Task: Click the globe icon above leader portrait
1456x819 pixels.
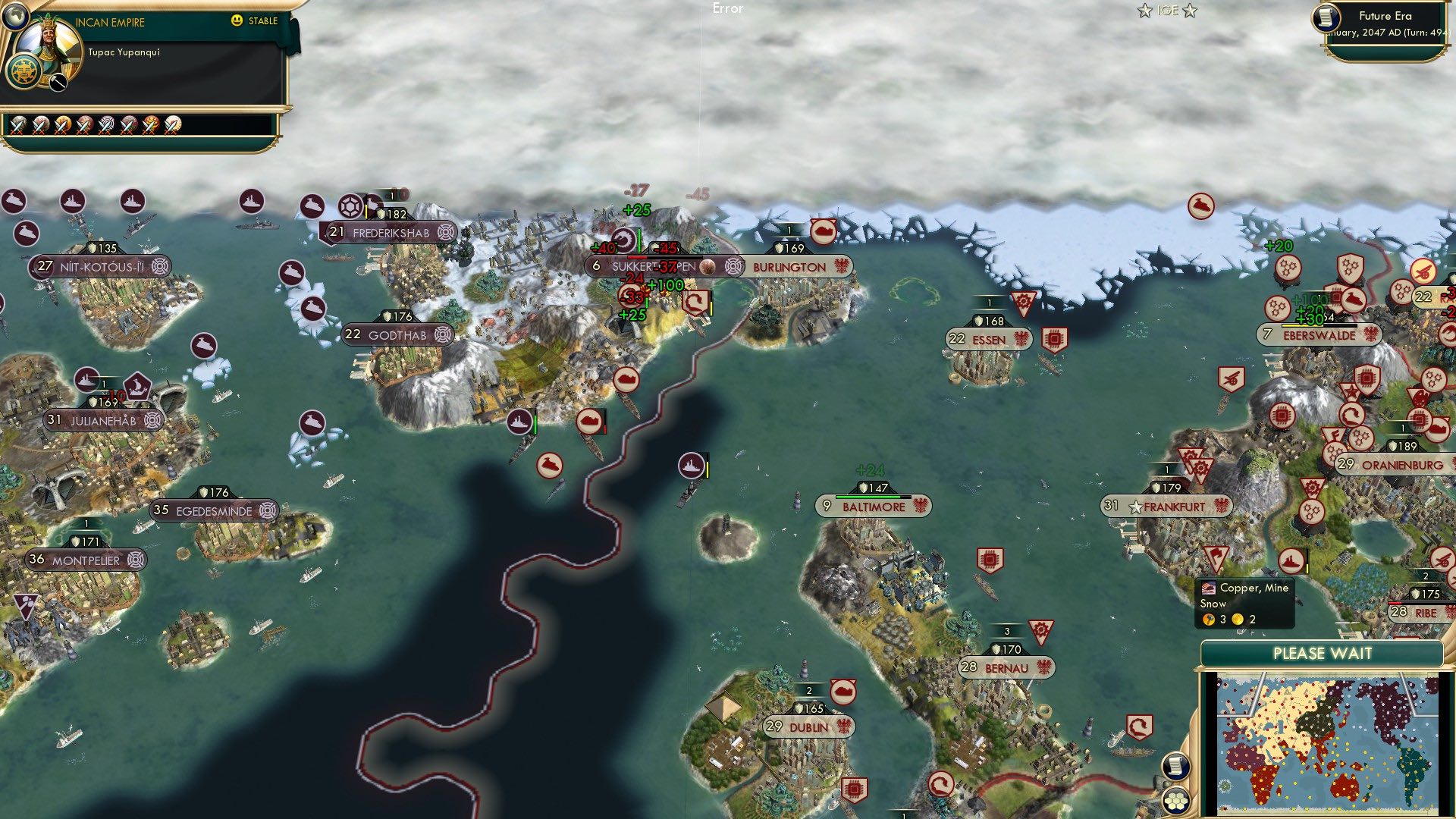Action: click(x=14, y=17)
